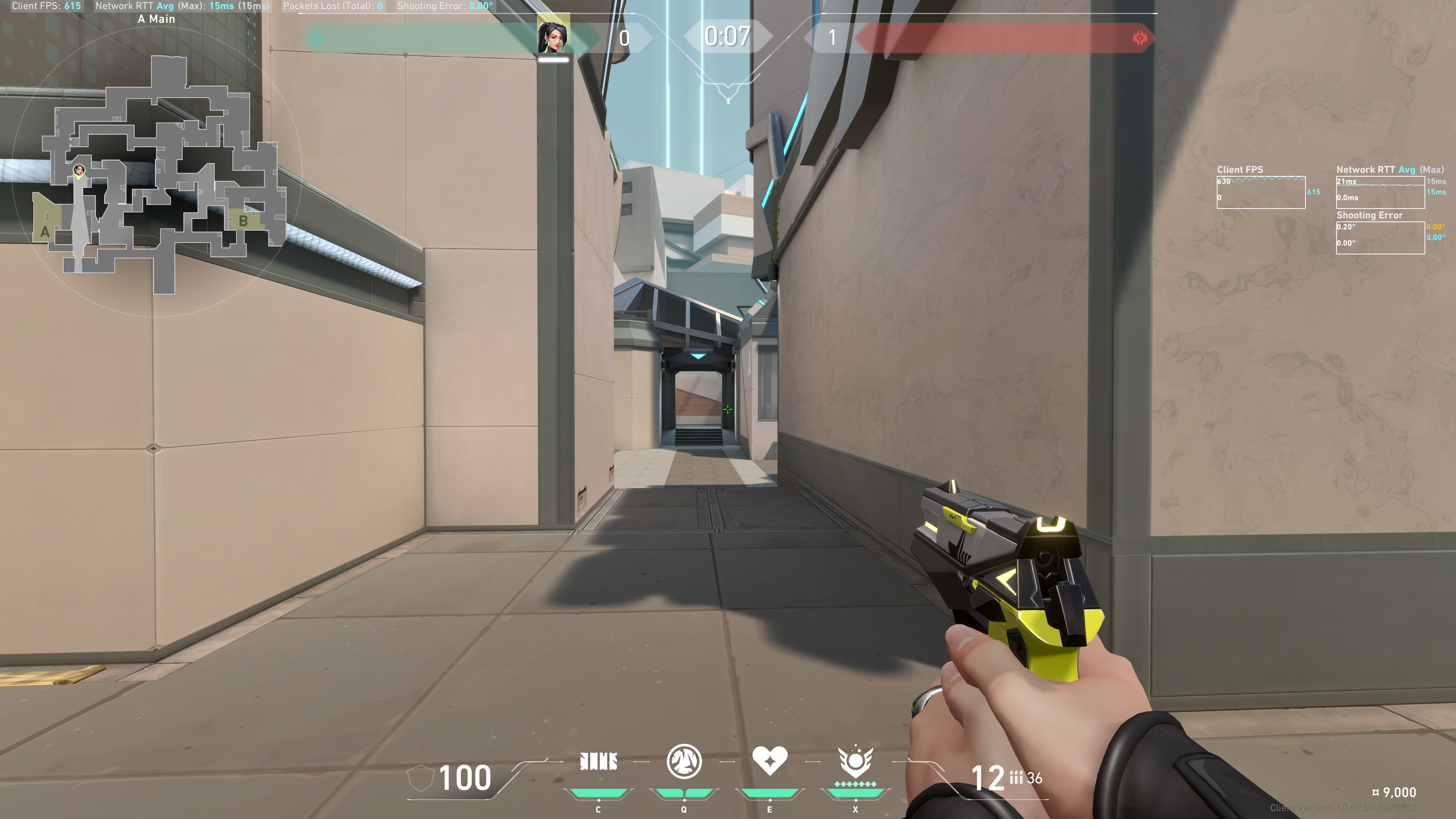Select the B site marker on minimap
The image size is (1456, 819).
[x=243, y=221]
